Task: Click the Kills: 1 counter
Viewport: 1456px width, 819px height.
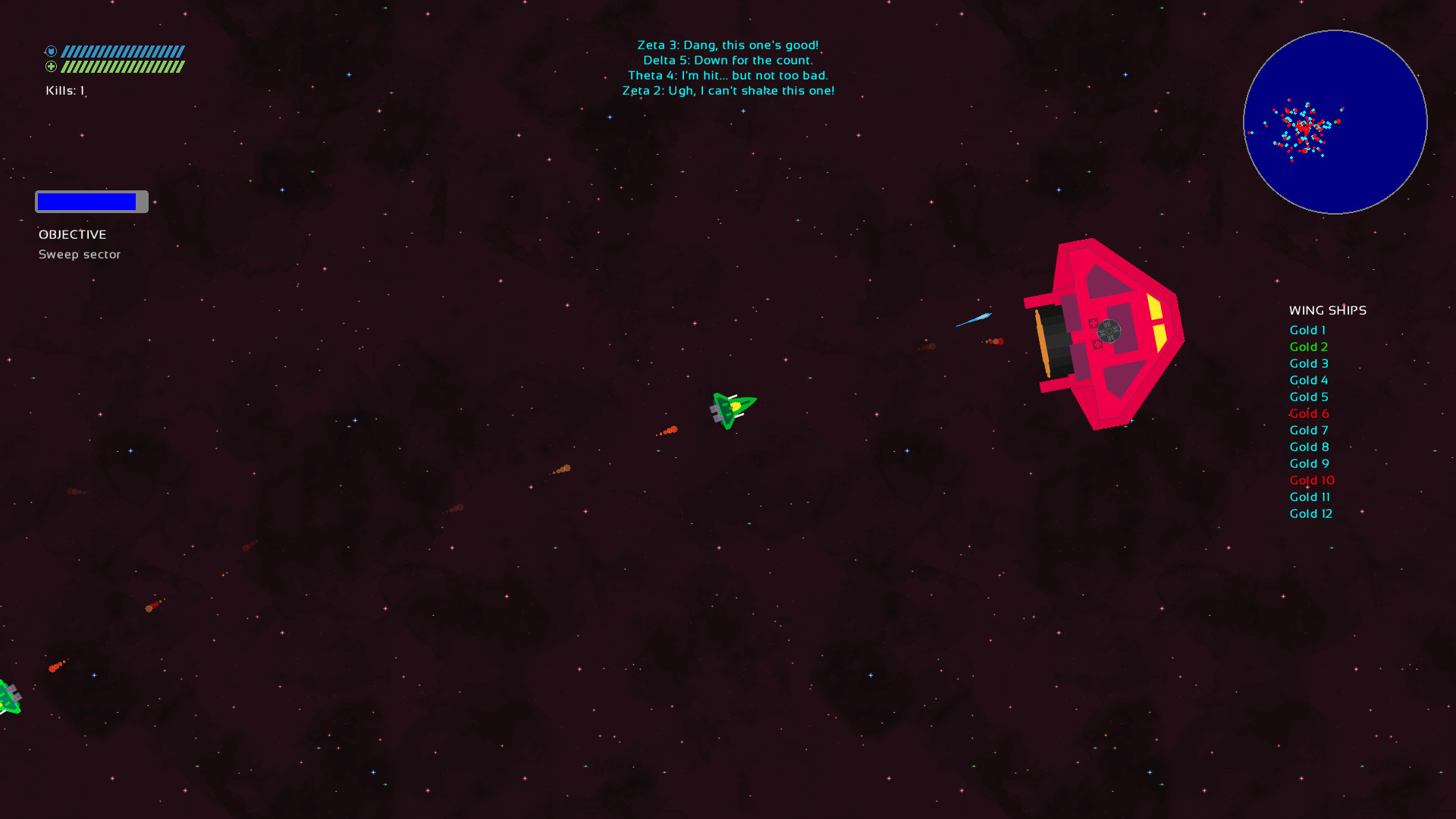Action: pyautogui.click(x=65, y=89)
